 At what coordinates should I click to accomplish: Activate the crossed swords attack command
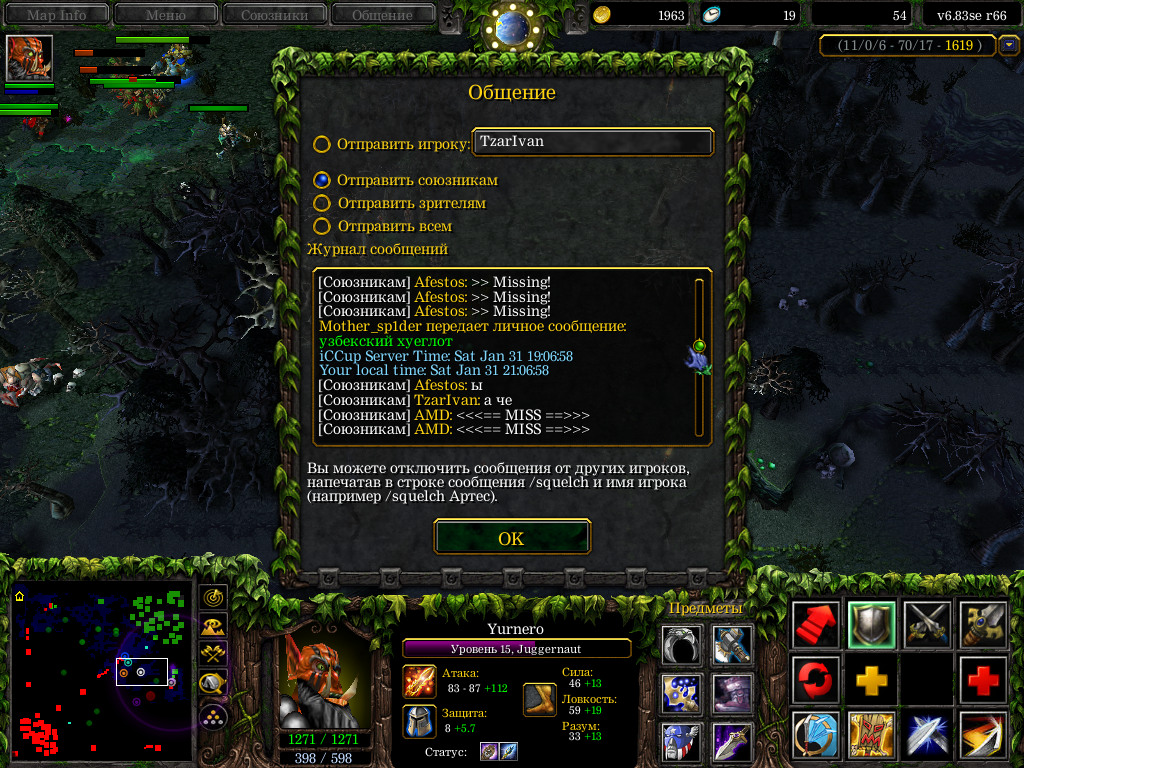click(x=926, y=625)
